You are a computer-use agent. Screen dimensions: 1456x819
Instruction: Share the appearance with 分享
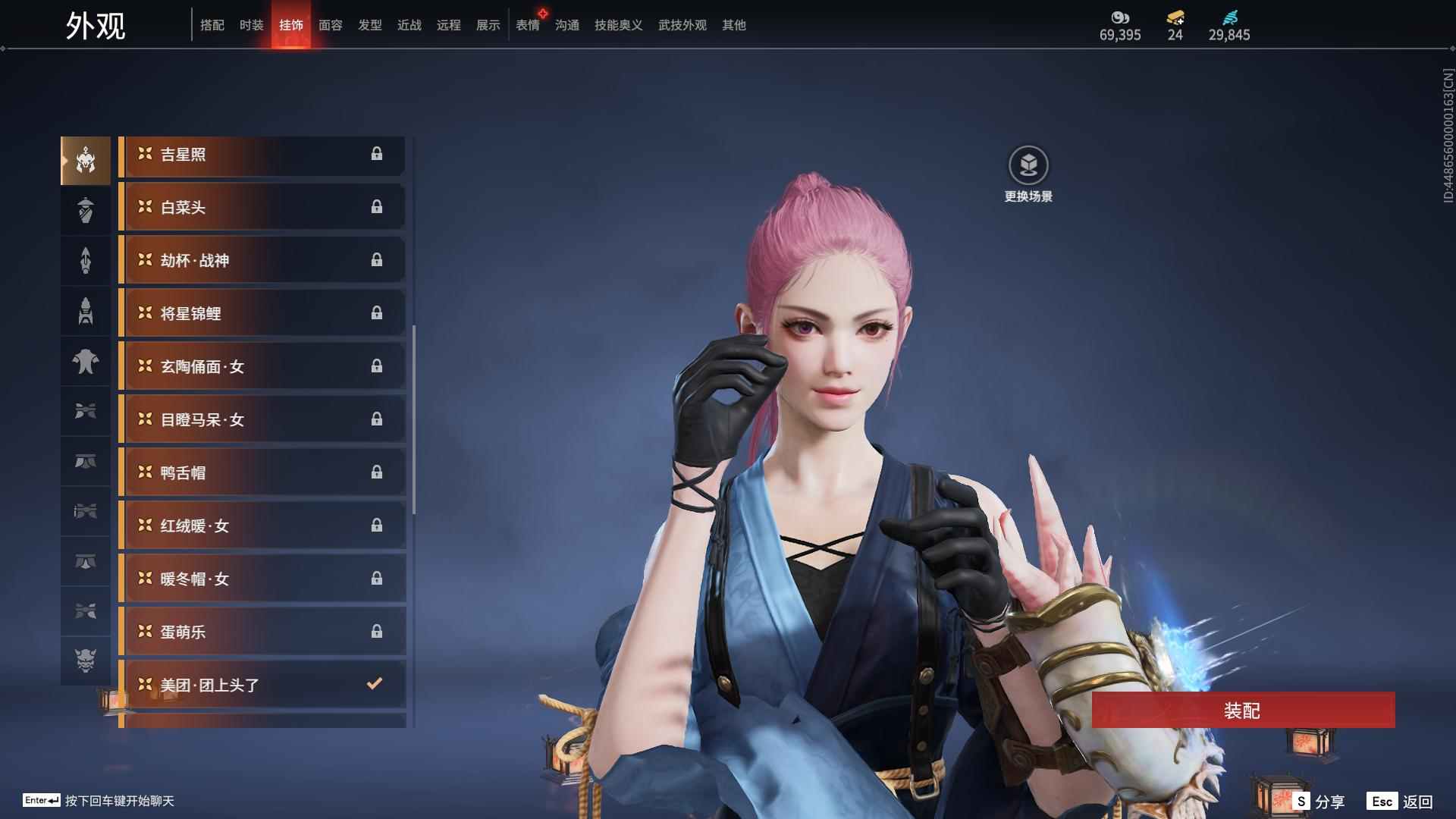point(1319,801)
